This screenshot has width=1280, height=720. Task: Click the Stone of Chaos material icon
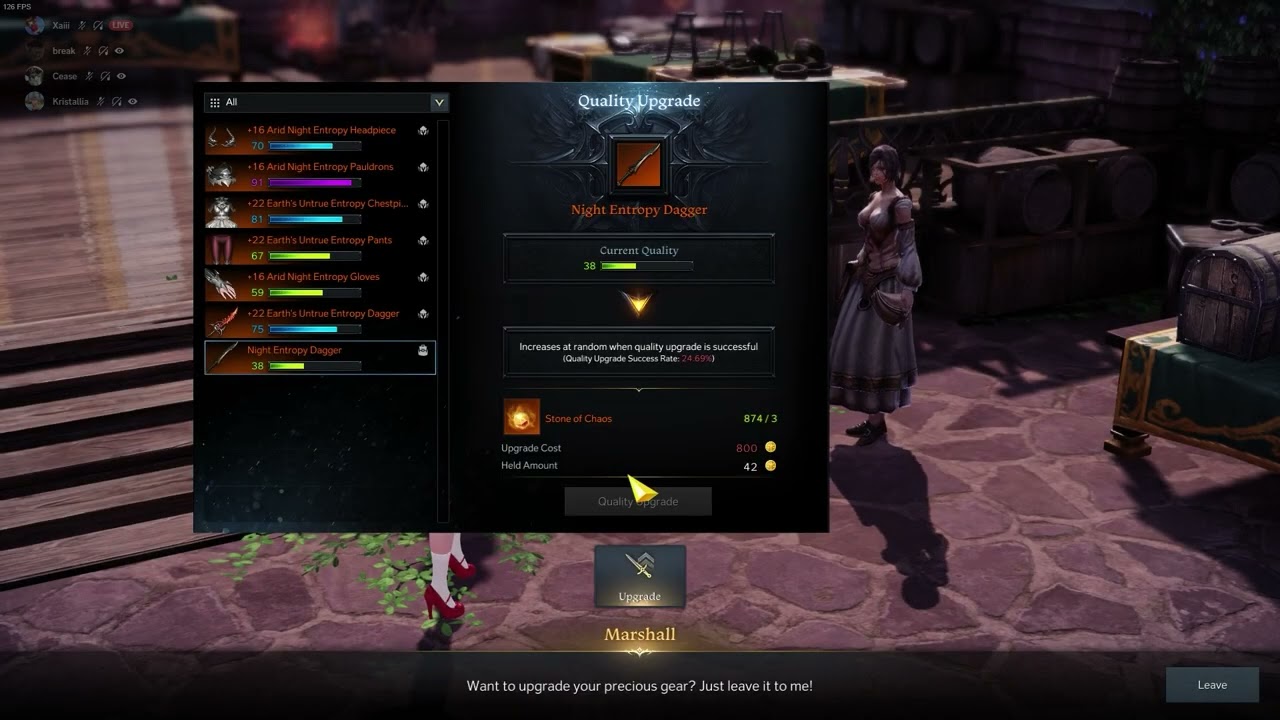tap(521, 417)
